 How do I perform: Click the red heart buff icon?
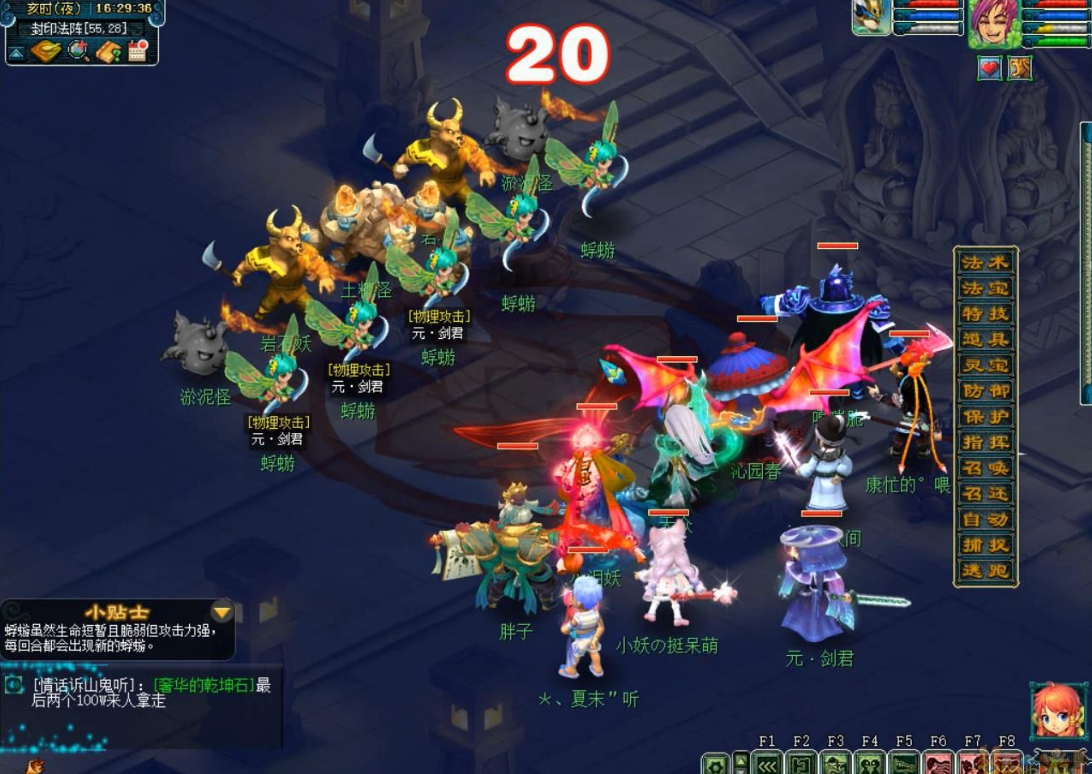point(990,68)
